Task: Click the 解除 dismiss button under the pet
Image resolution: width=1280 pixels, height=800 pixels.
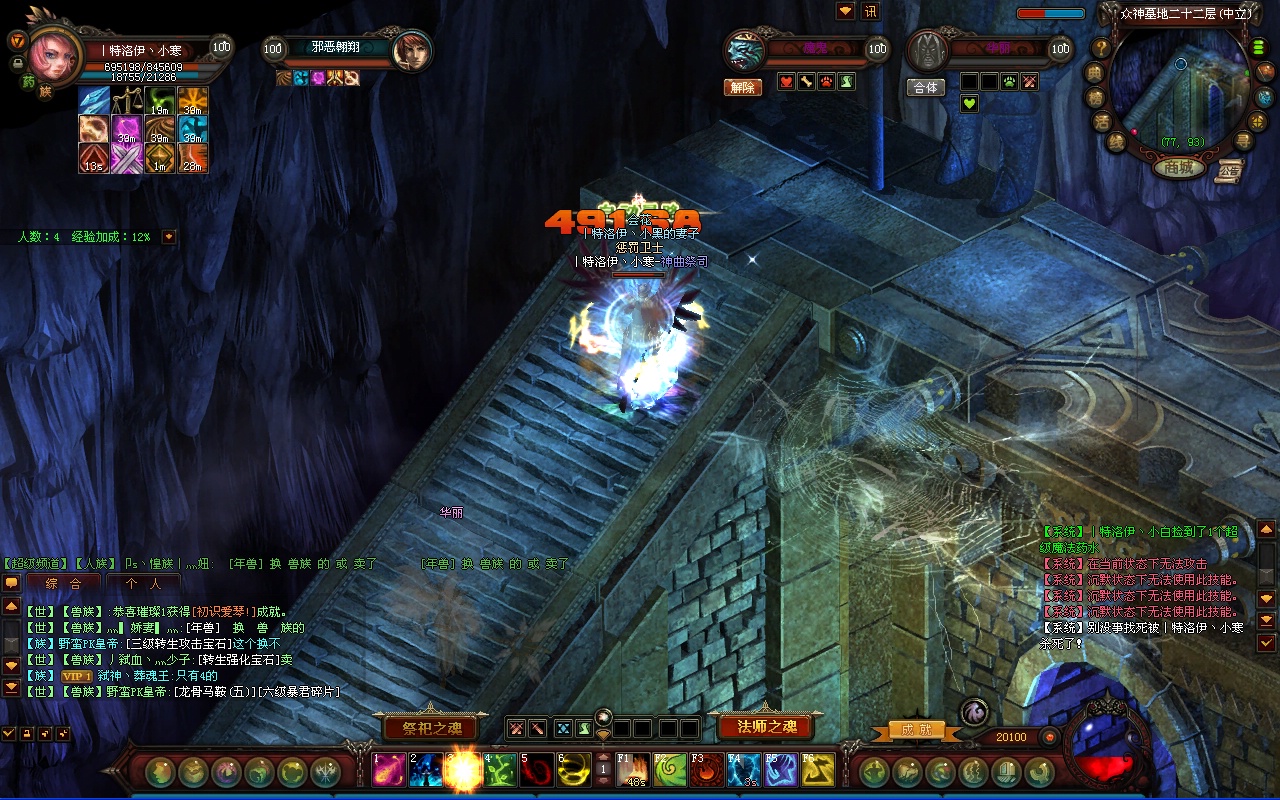Action: 742,87
